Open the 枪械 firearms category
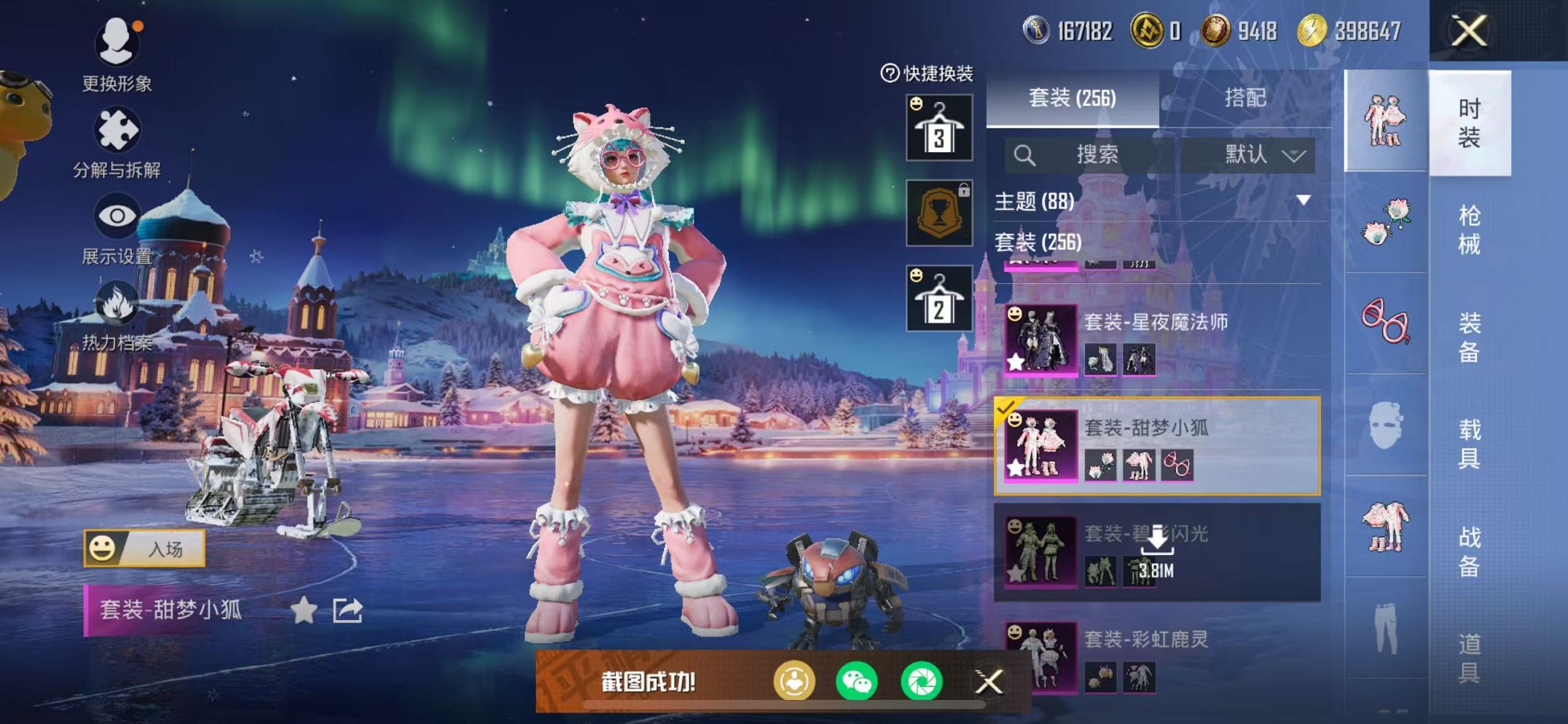The width and height of the screenshot is (1568, 724). [x=1469, y=230]
